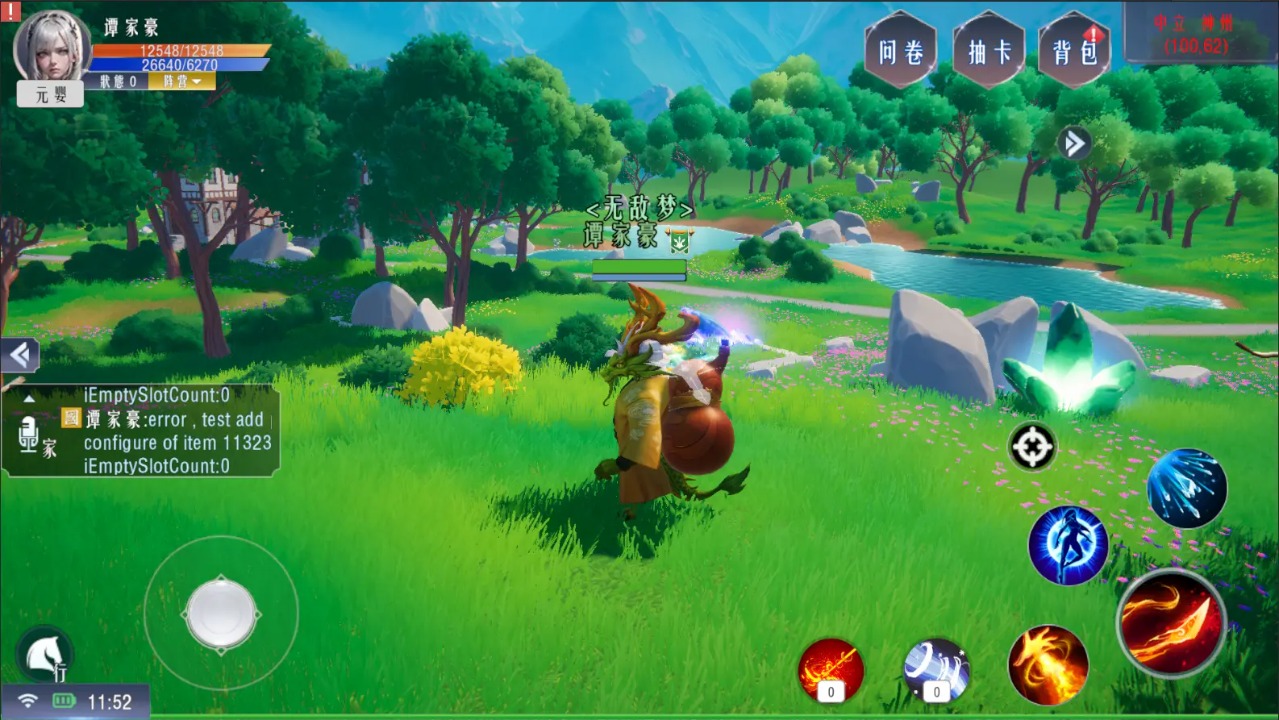Click the silver-haired character portrait
The height and width of the screenshot is (720, 1279).
(x=52, y=46)
